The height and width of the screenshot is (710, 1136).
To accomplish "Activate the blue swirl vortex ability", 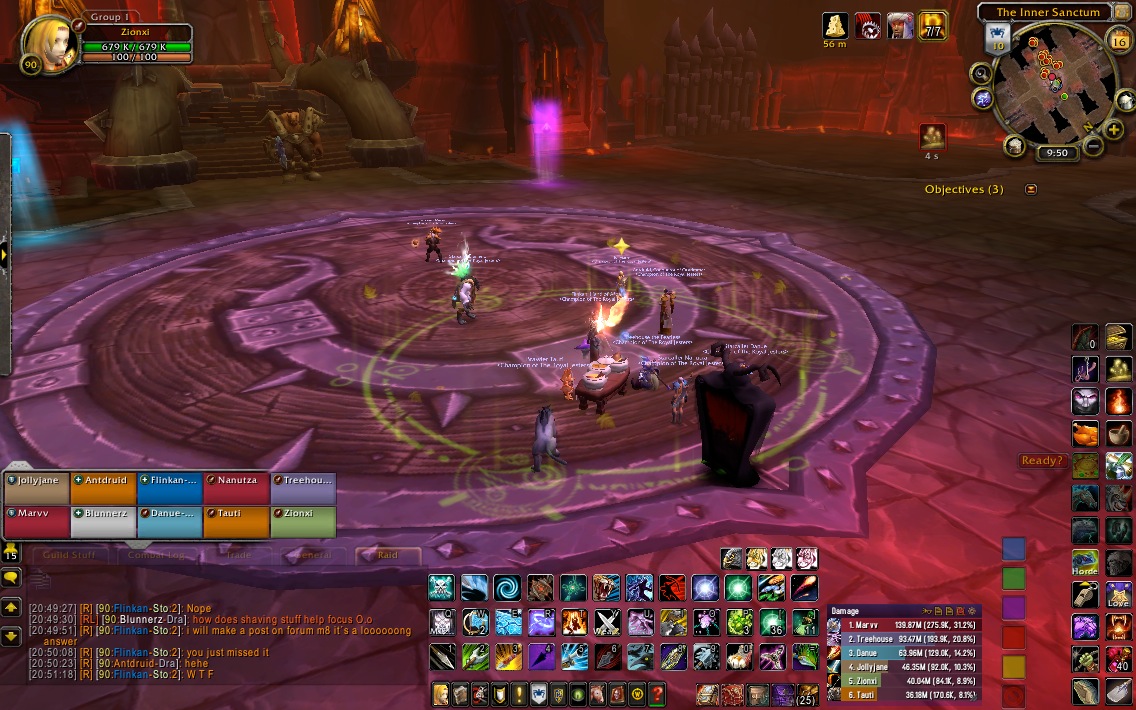I will [507, 587].
